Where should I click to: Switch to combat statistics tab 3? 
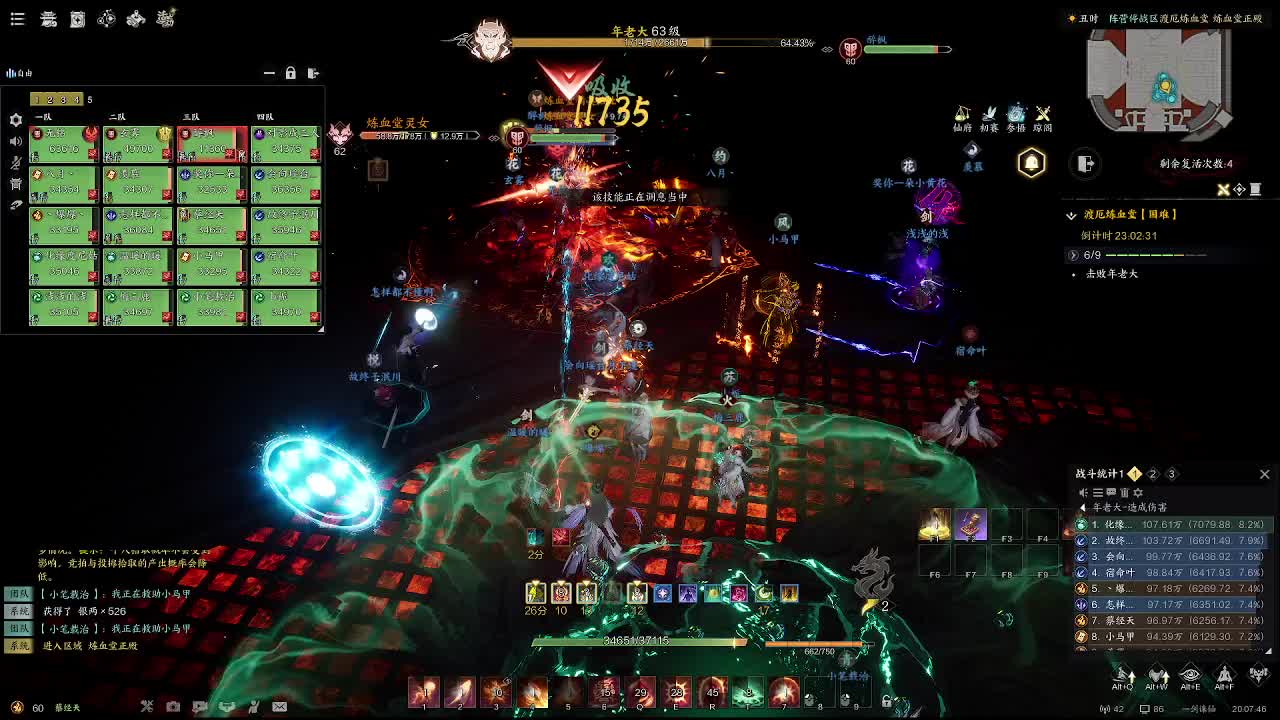point(1171,474)
